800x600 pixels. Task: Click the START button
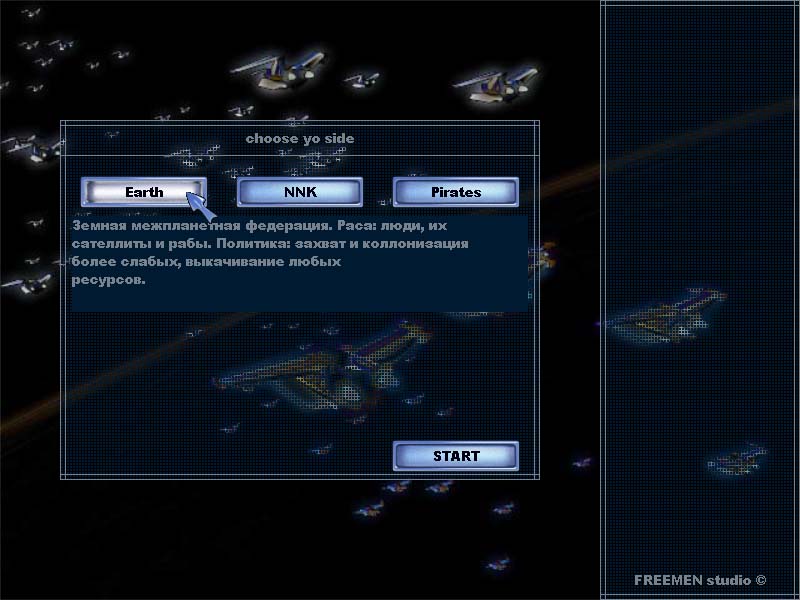point(456,456)
